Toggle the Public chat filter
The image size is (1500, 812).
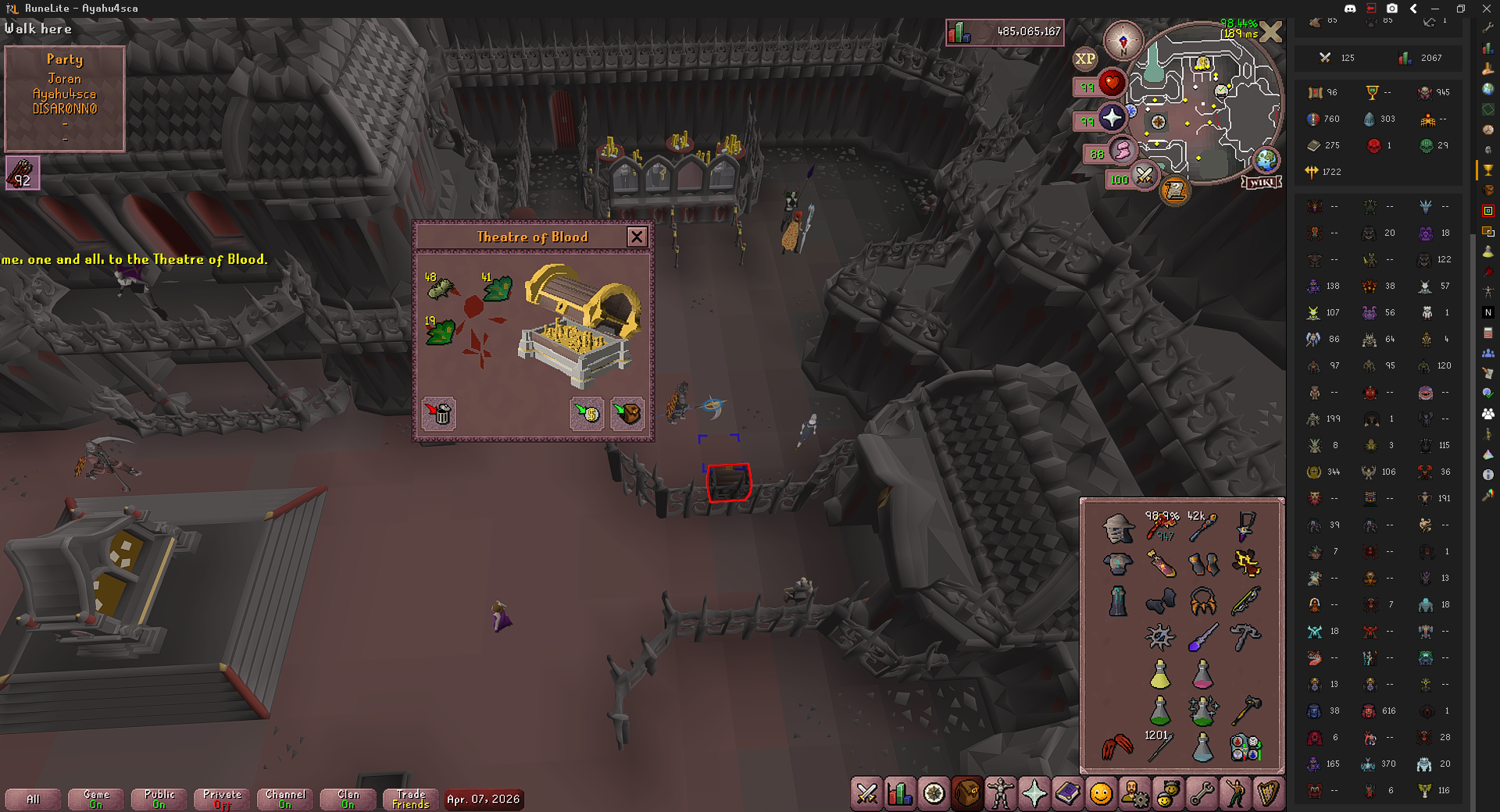click(159, 799)
